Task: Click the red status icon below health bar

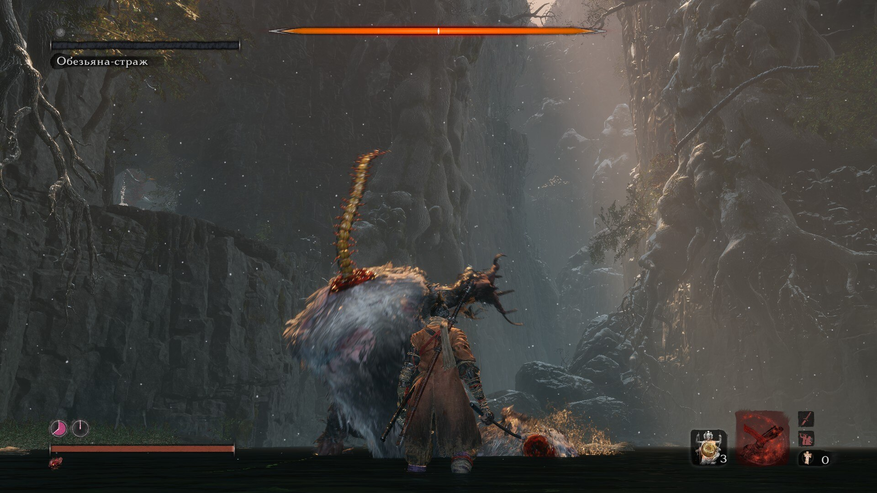Action: pos(55,464)
